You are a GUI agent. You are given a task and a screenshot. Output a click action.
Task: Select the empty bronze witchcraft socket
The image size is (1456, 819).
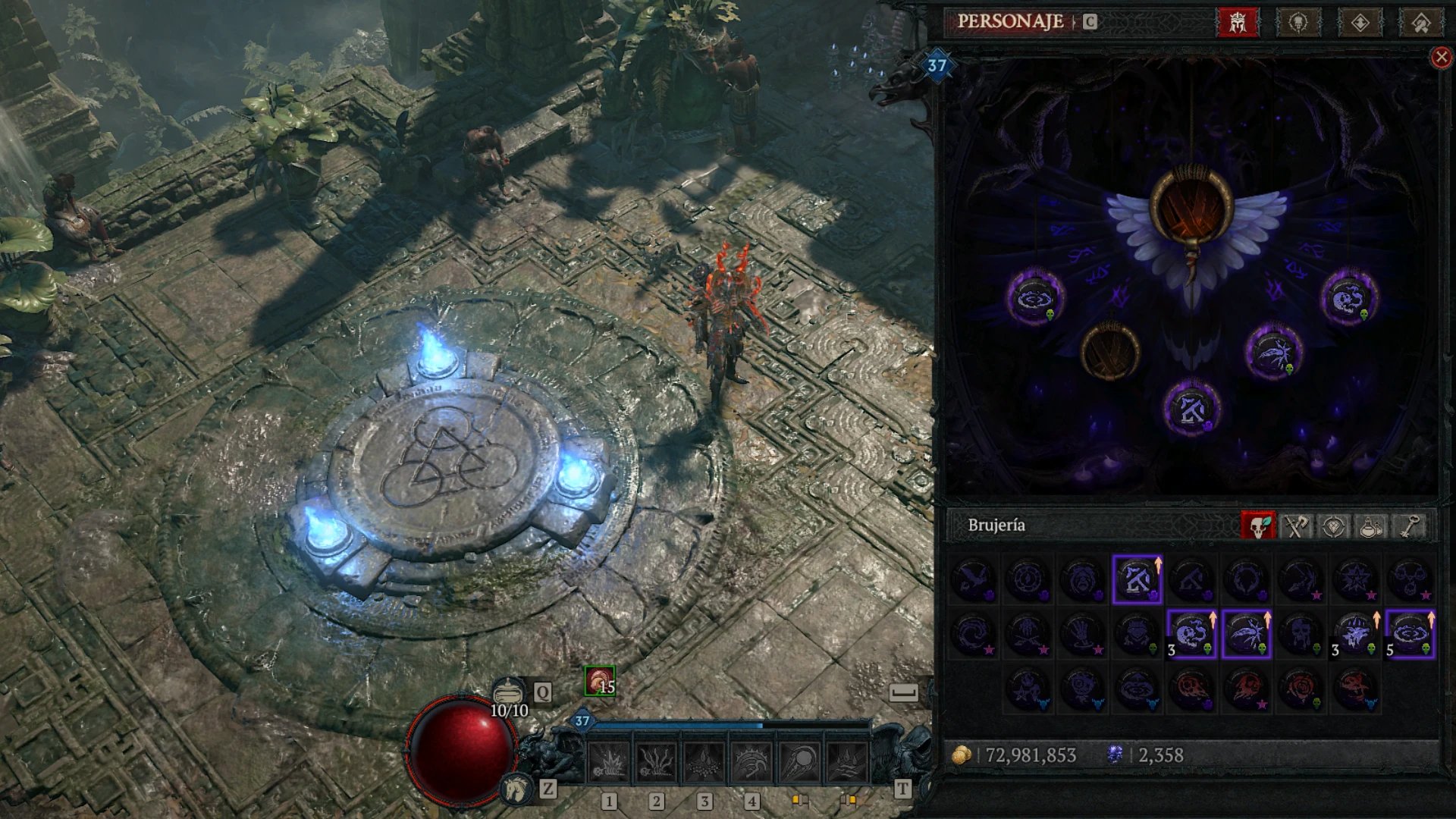coord(1109,350)
